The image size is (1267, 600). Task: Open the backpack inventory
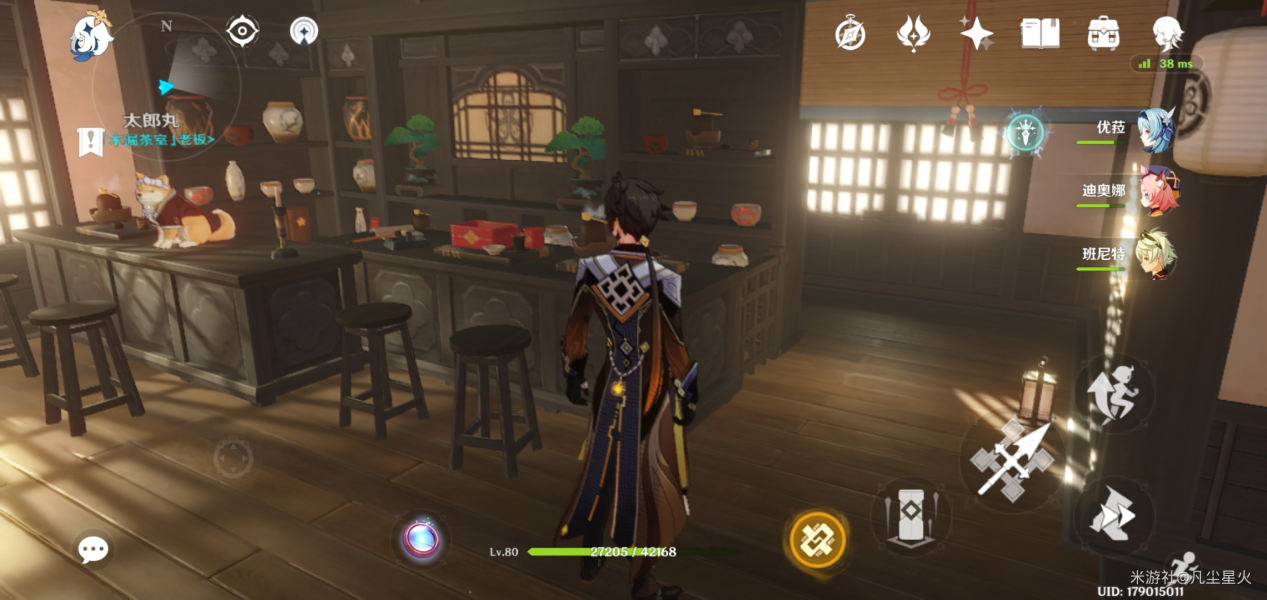1103,34
